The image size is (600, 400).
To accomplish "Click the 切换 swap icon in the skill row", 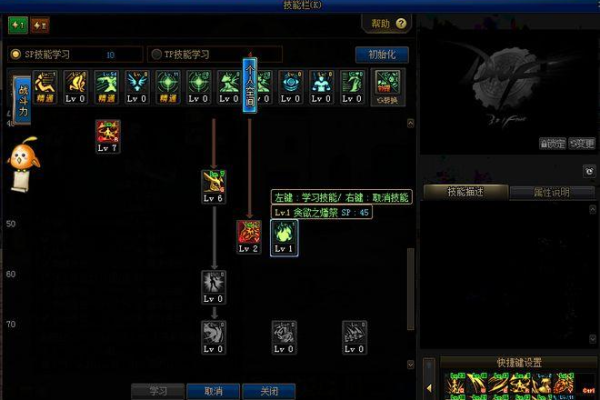I will coord(385,89).
